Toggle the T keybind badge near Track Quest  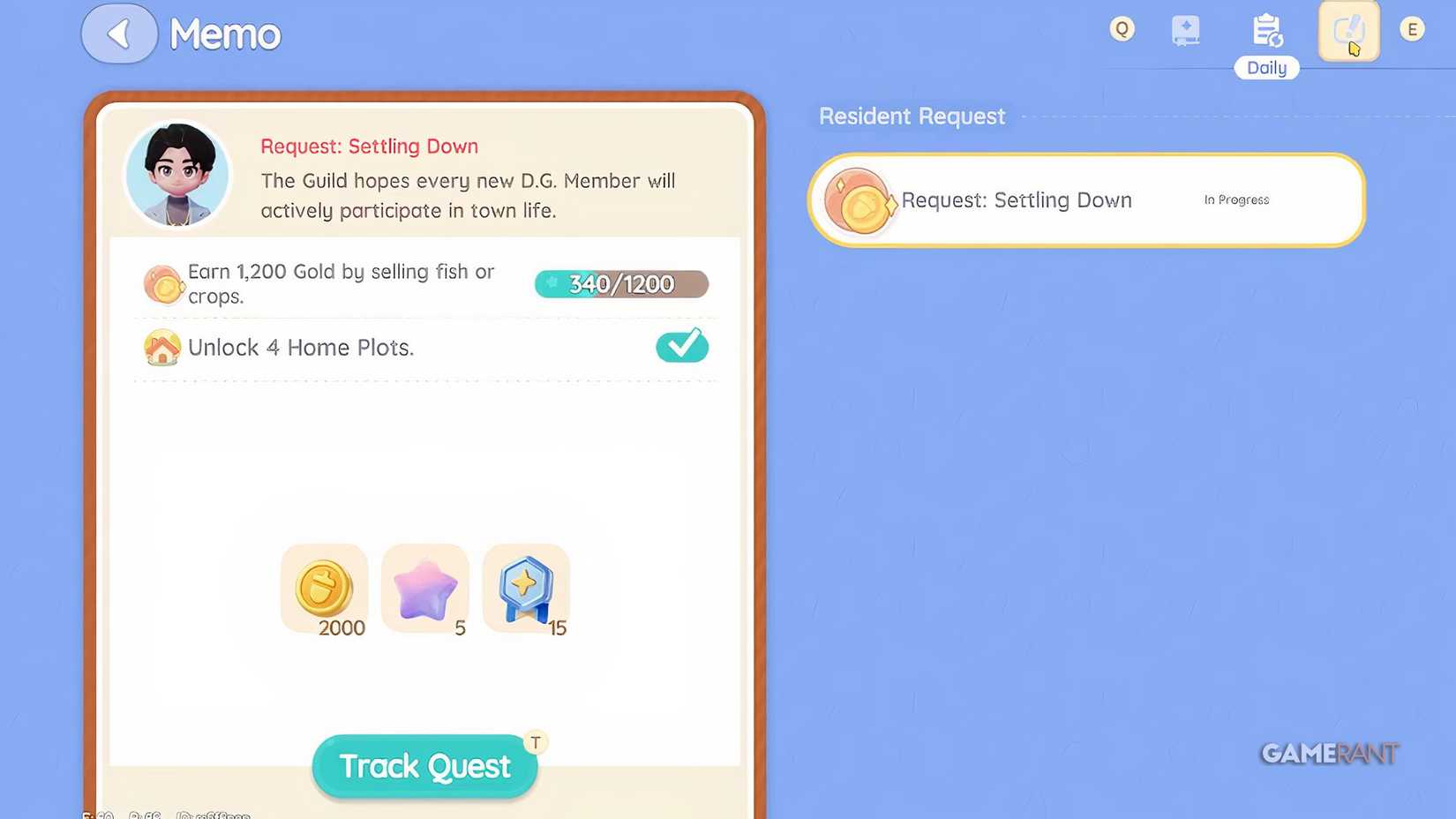click(536, 742)
